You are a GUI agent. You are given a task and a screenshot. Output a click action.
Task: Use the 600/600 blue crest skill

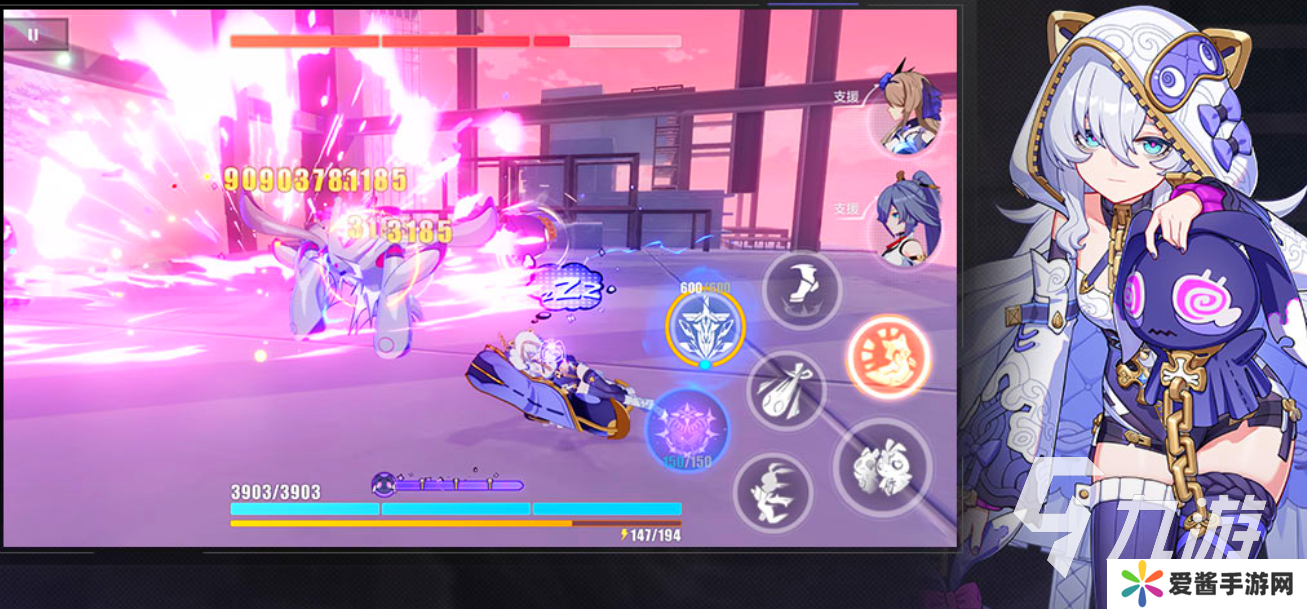[x=705, y=326]
